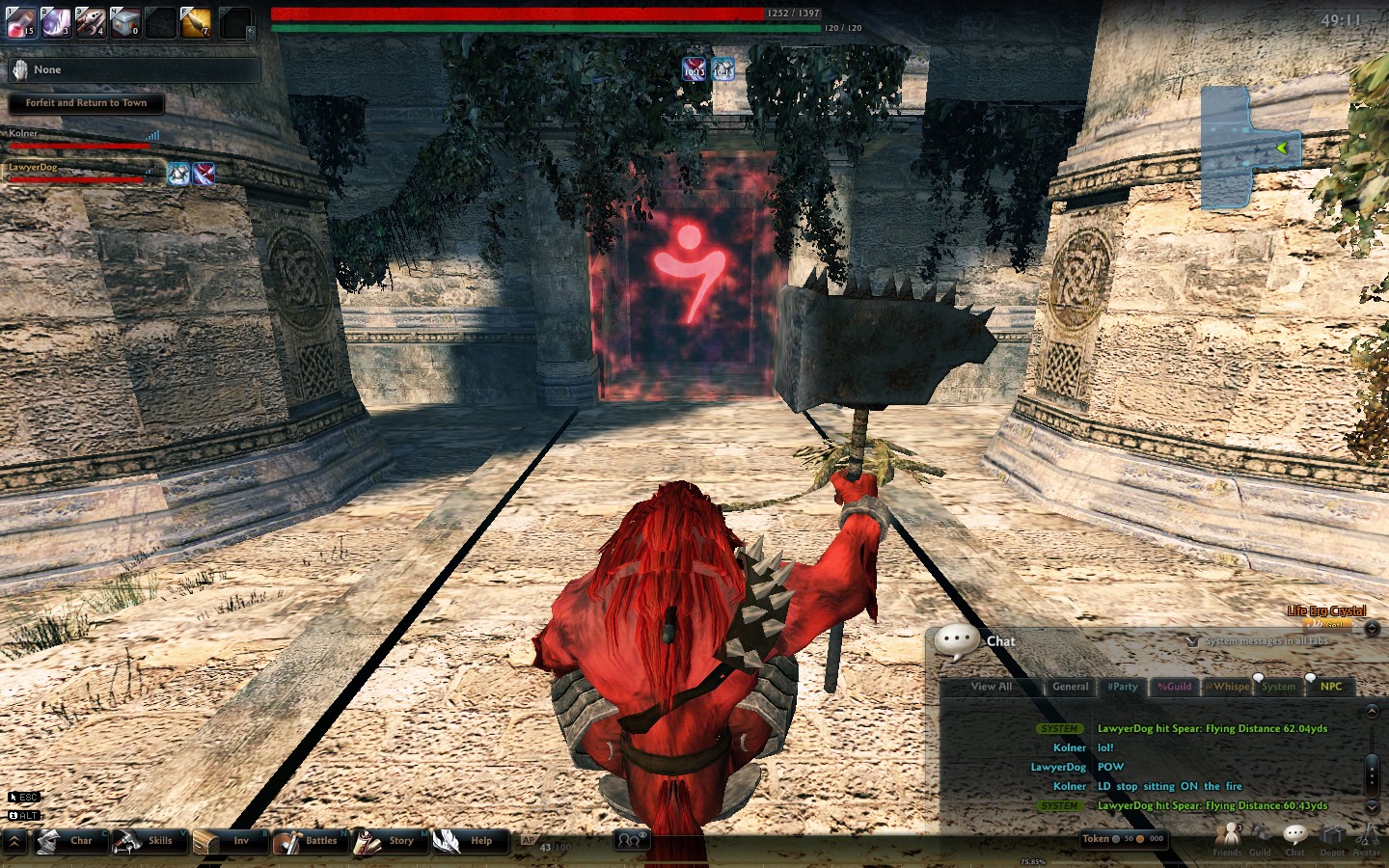Use the red health potion slot
Viewport: 1389px width, 868px height.
(x=21, y=21)
